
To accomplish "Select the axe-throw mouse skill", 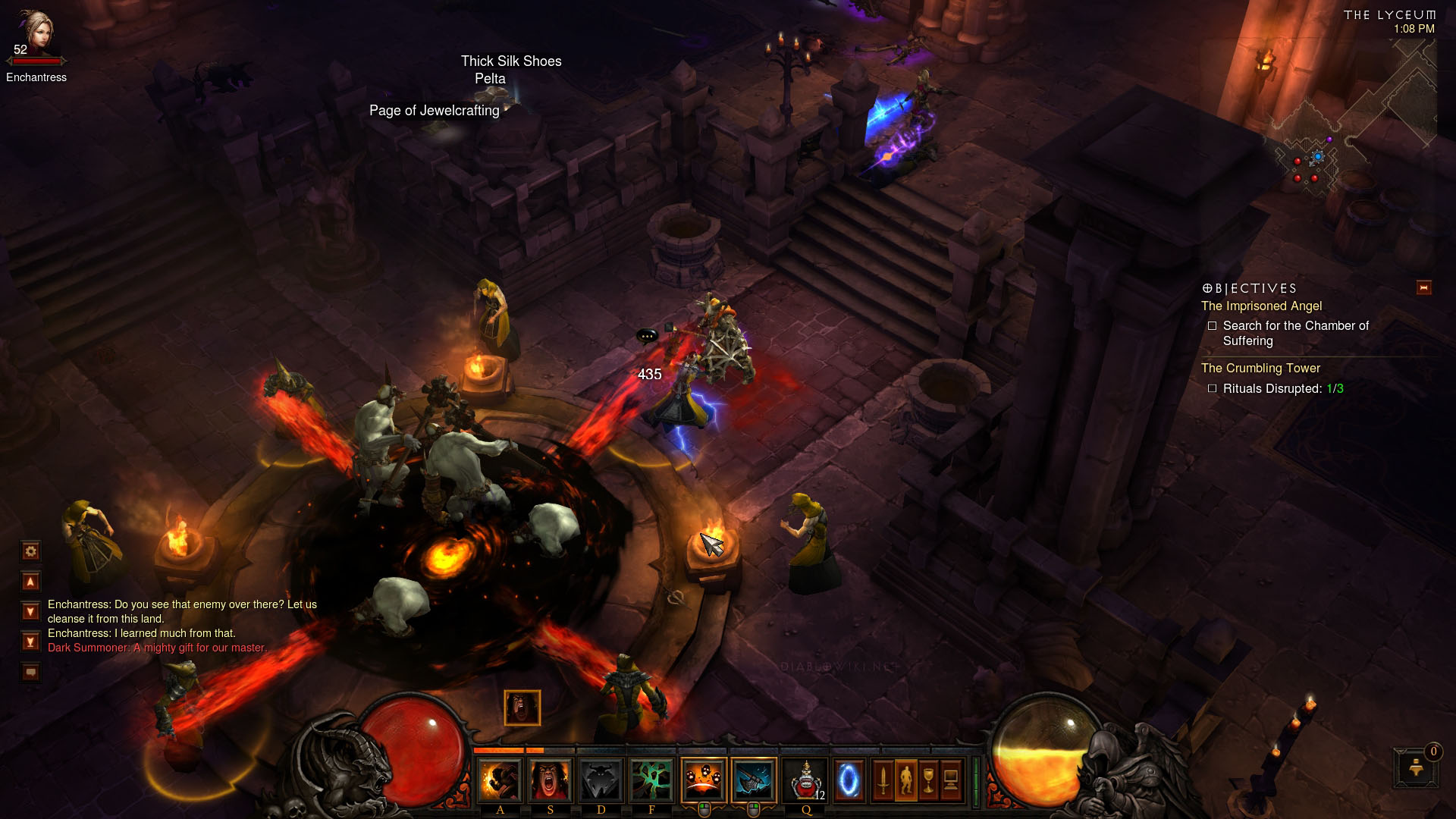I will click(754, 780).
